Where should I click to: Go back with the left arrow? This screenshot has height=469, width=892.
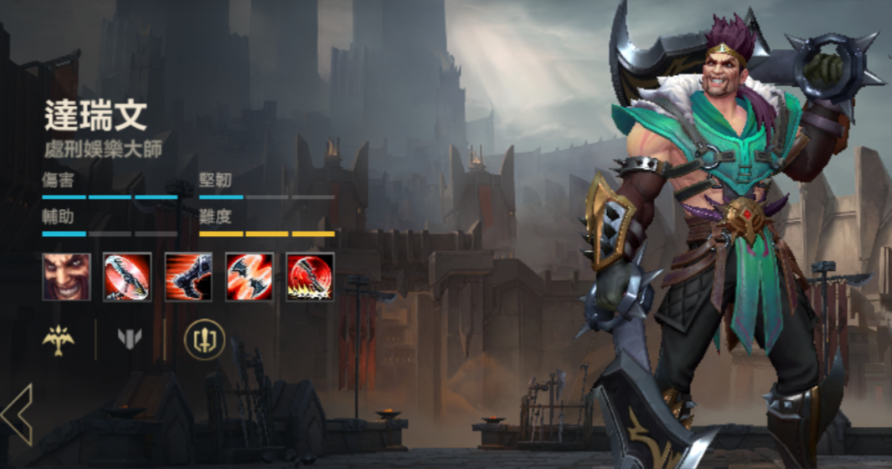pos(18,413)
